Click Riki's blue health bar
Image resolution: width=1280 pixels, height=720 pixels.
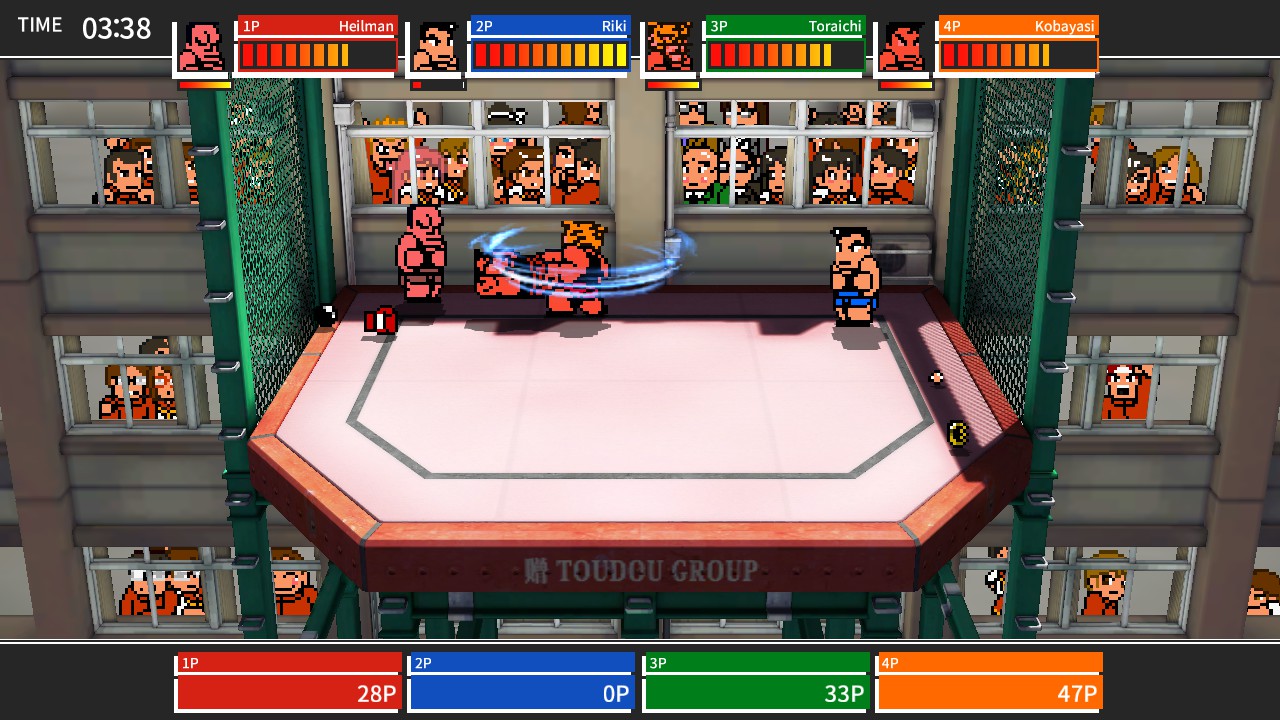549,55
